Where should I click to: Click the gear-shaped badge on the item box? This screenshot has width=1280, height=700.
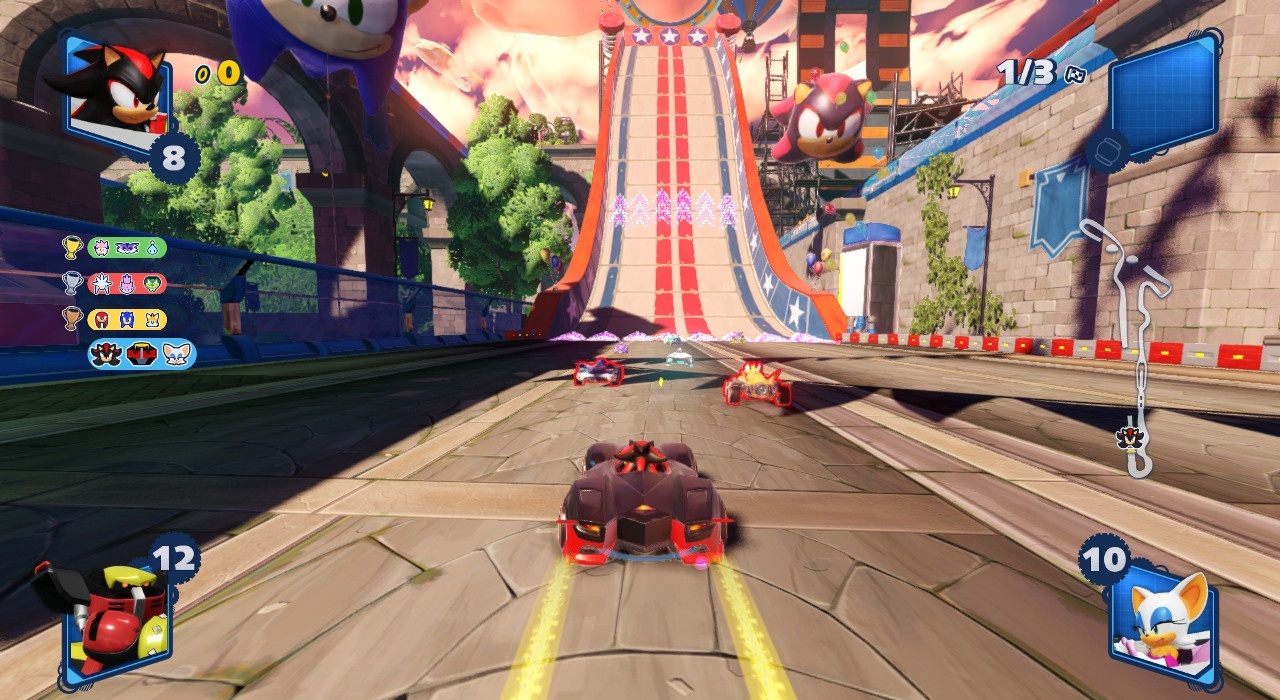[x=1107, y=151]
